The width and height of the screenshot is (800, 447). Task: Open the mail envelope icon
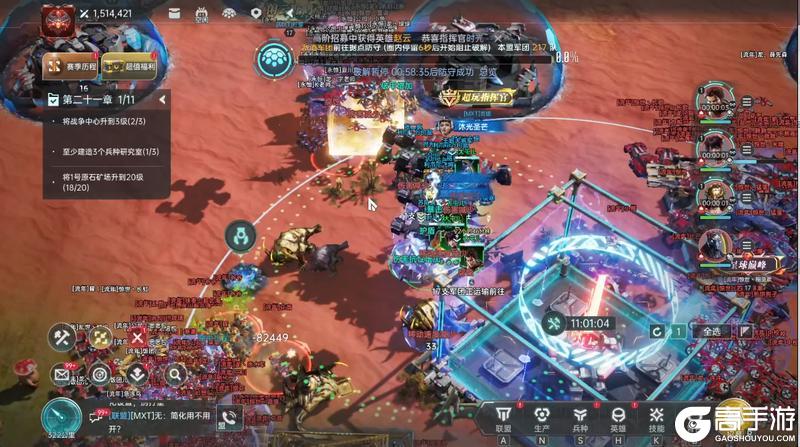(61, 375)
